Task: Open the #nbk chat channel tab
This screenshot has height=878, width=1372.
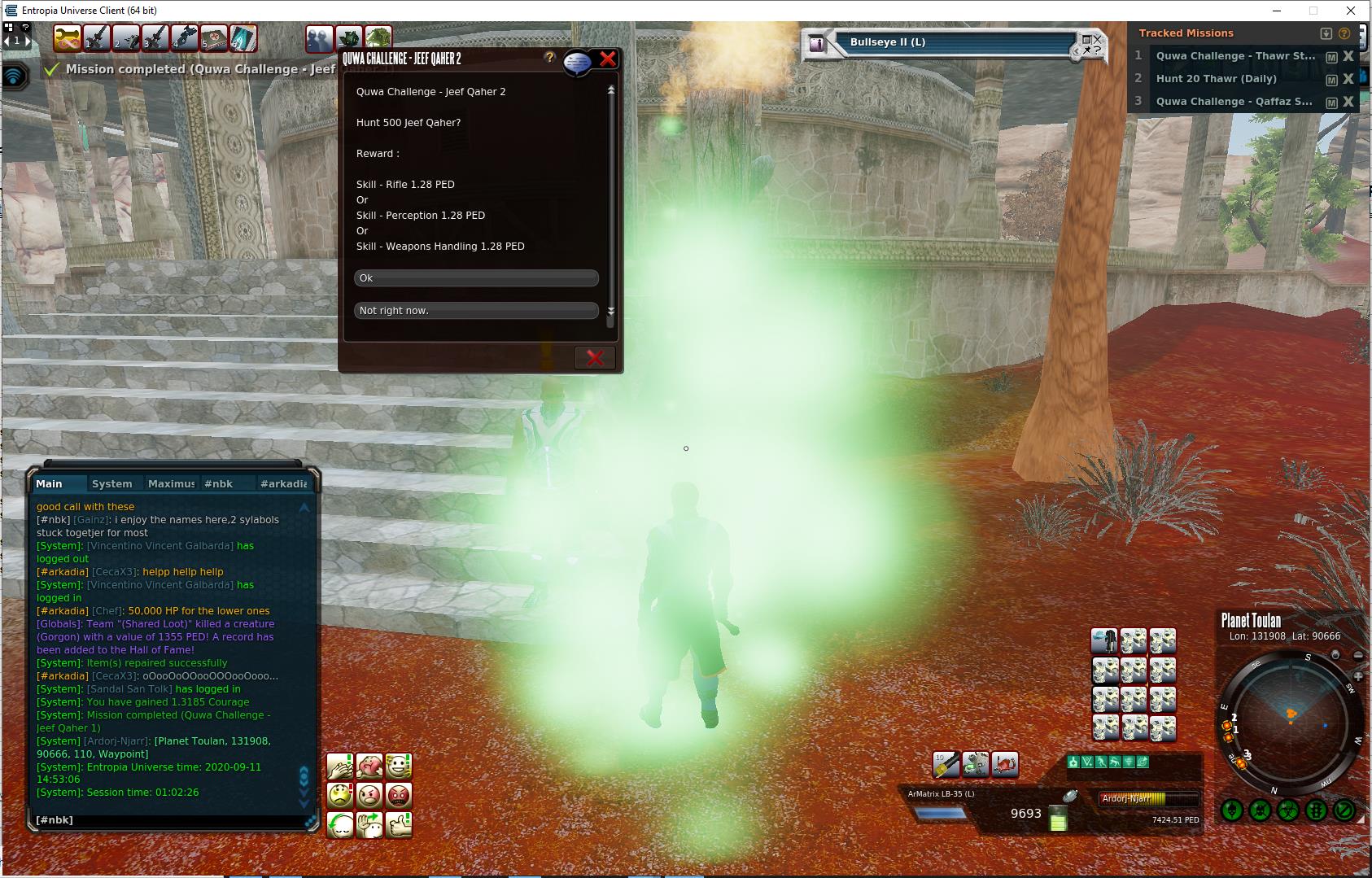Action: (x=218, y=483)
